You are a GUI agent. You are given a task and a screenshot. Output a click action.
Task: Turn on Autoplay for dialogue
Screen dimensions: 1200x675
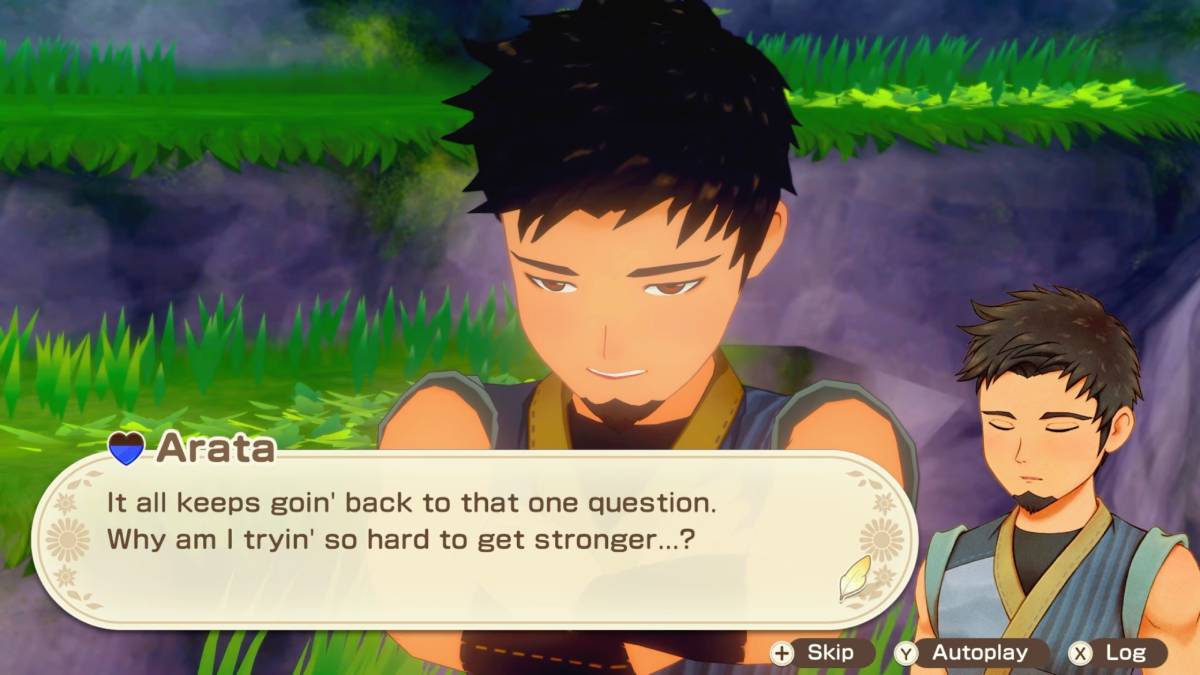pos(966,653)
